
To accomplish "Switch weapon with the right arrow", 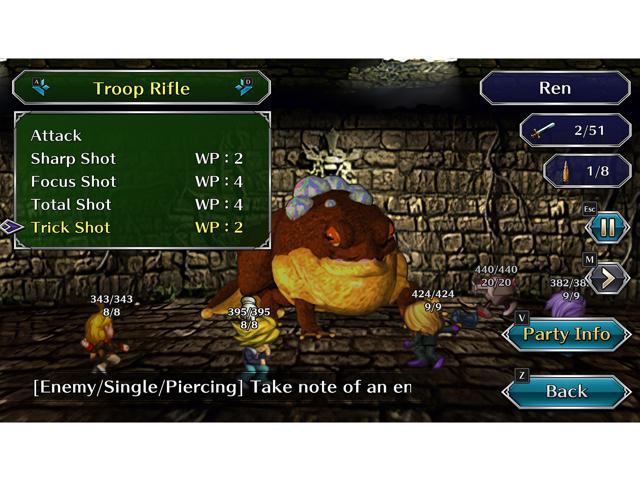I will [244, 87].
